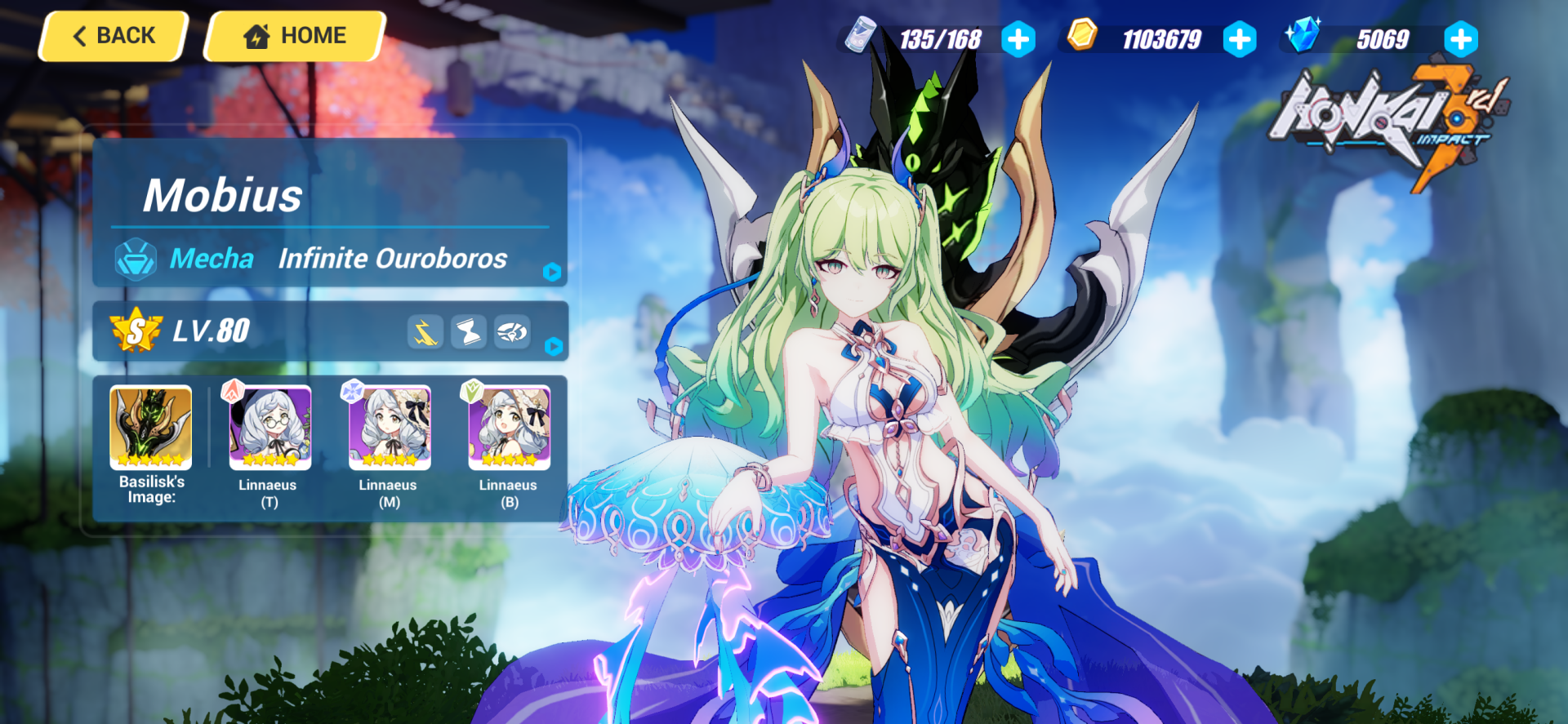
Task: Open the compass skill icon
Action: (x=512, y=332)
